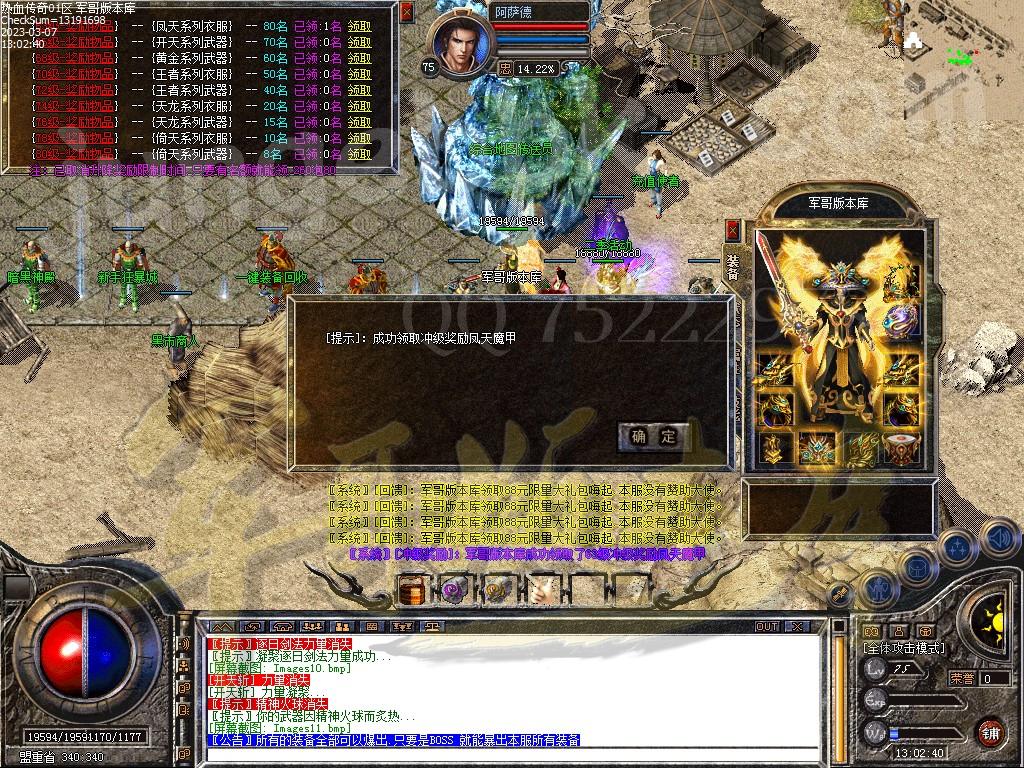The image size is (1024, 768).
Task: Click the chat text input line
Action: [x=500, y=754]
